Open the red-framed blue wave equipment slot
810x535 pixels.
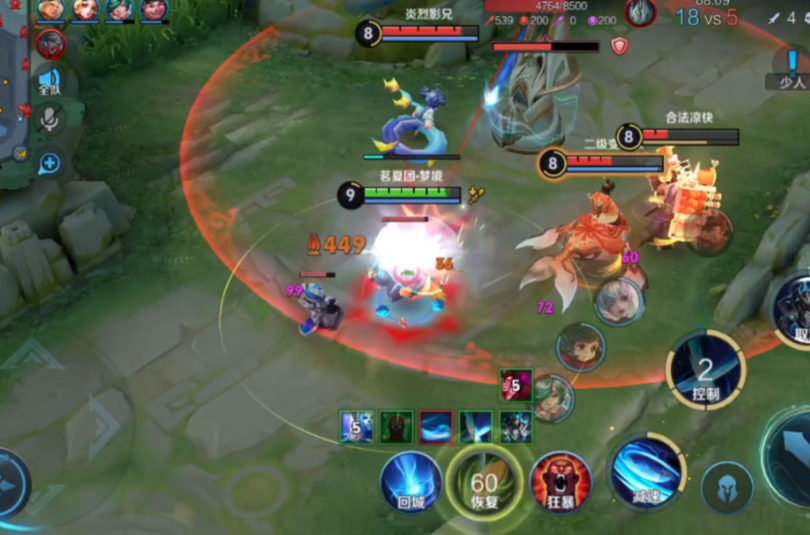point(436,427)
